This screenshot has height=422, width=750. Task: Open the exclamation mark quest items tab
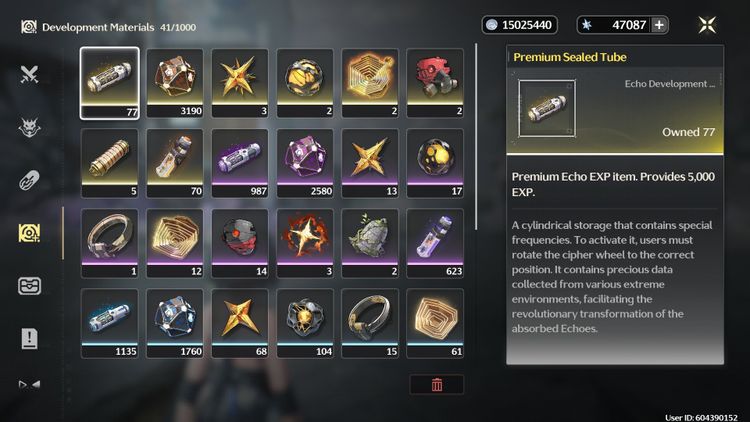[x=29, y=339]
